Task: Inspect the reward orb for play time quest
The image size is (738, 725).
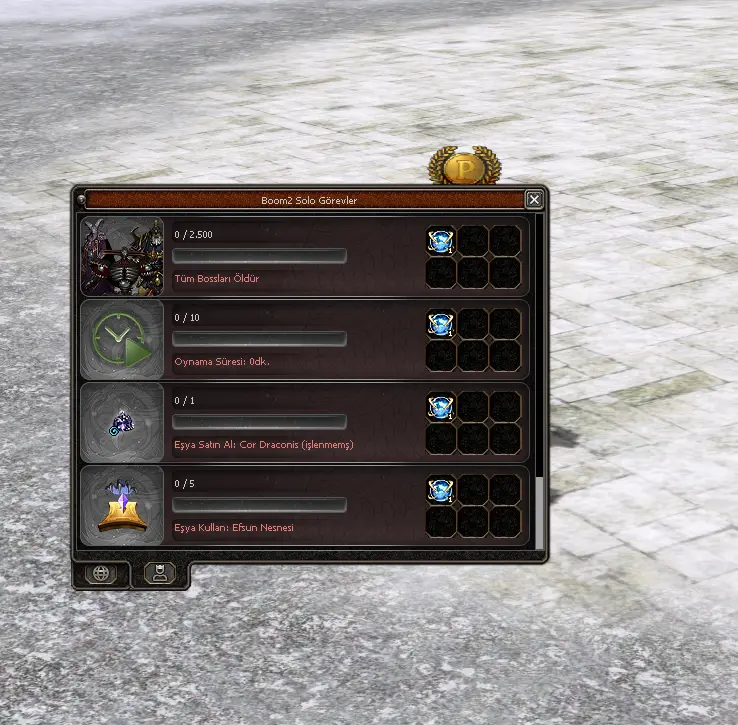Action: click(x=440, y=323)
